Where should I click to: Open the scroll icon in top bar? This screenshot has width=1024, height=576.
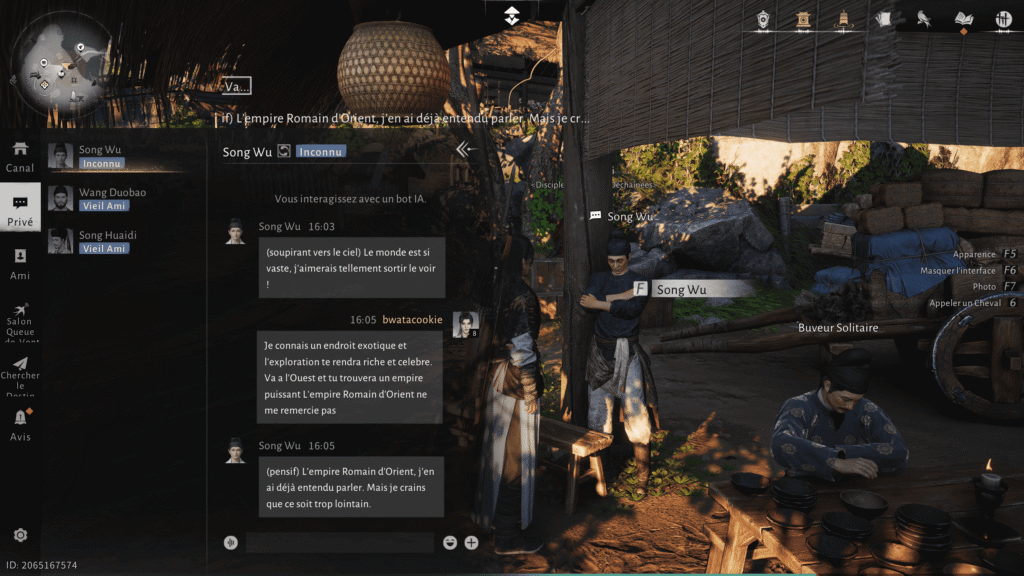[883, 19]
